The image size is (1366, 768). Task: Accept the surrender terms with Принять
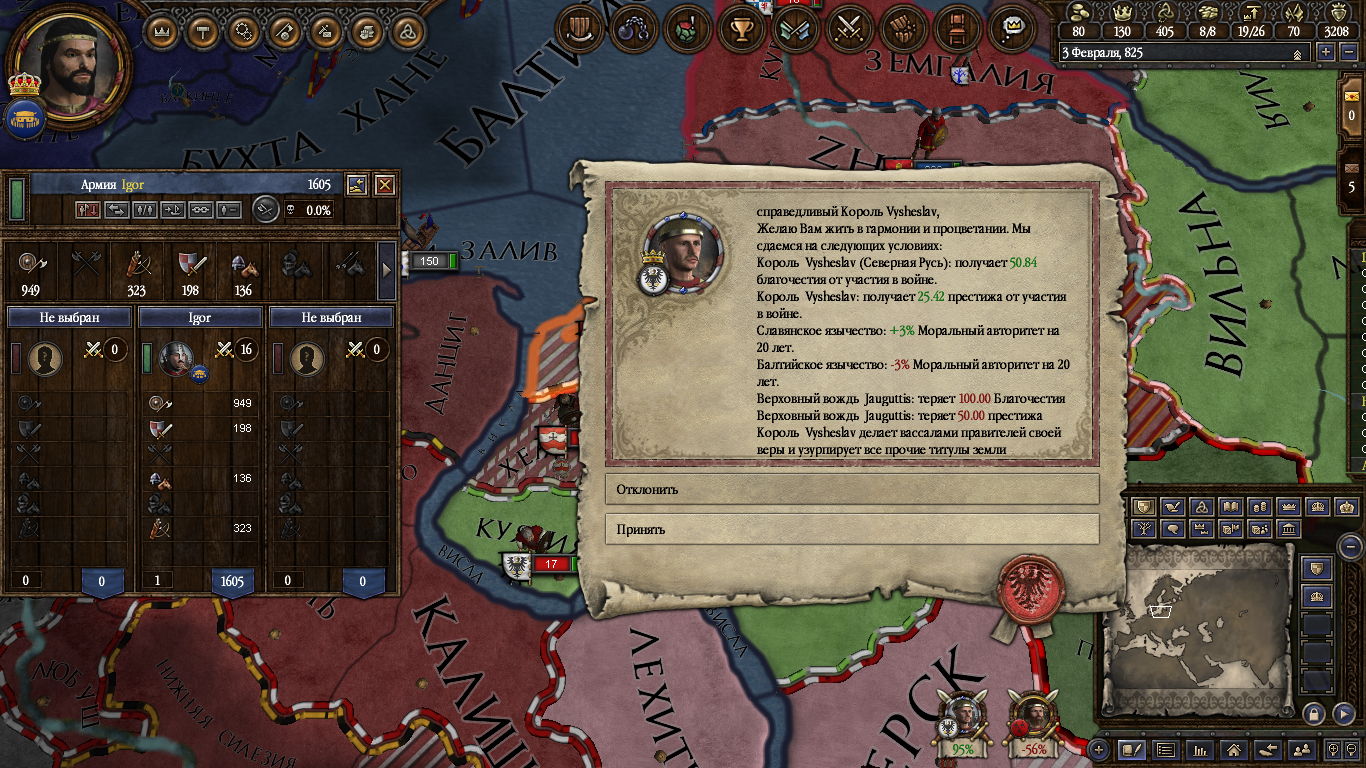pyautogui.click(x=851, y=530)
